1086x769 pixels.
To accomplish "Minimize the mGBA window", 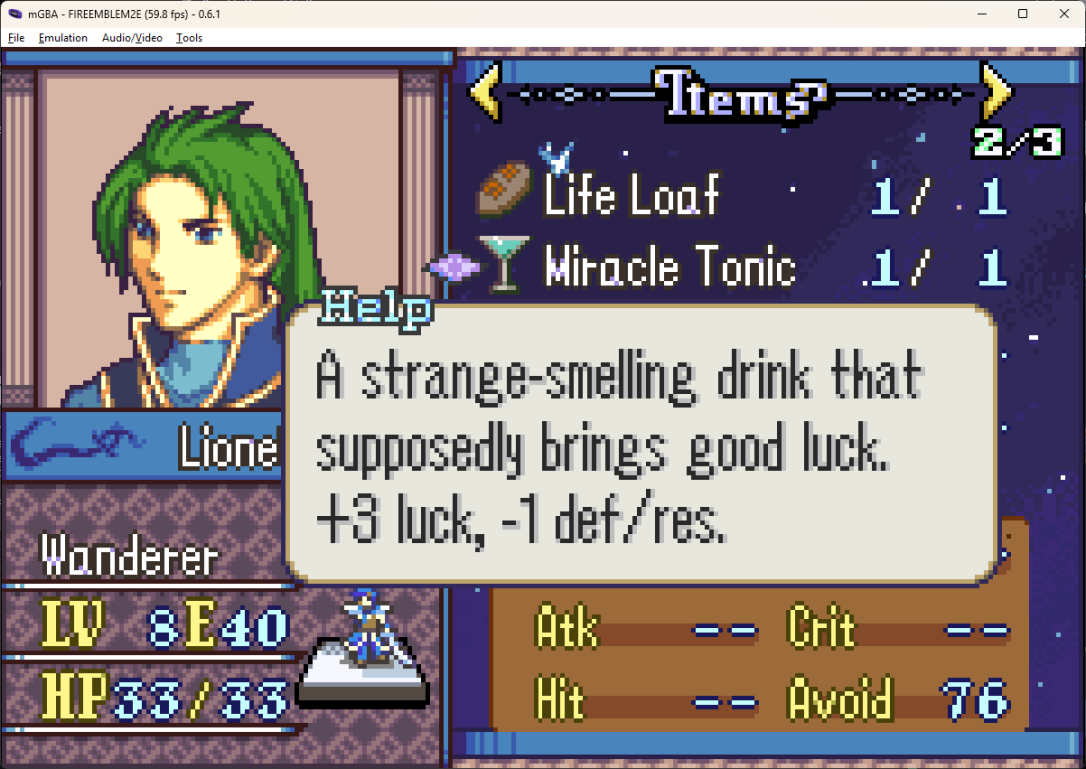I will [976, 14].
